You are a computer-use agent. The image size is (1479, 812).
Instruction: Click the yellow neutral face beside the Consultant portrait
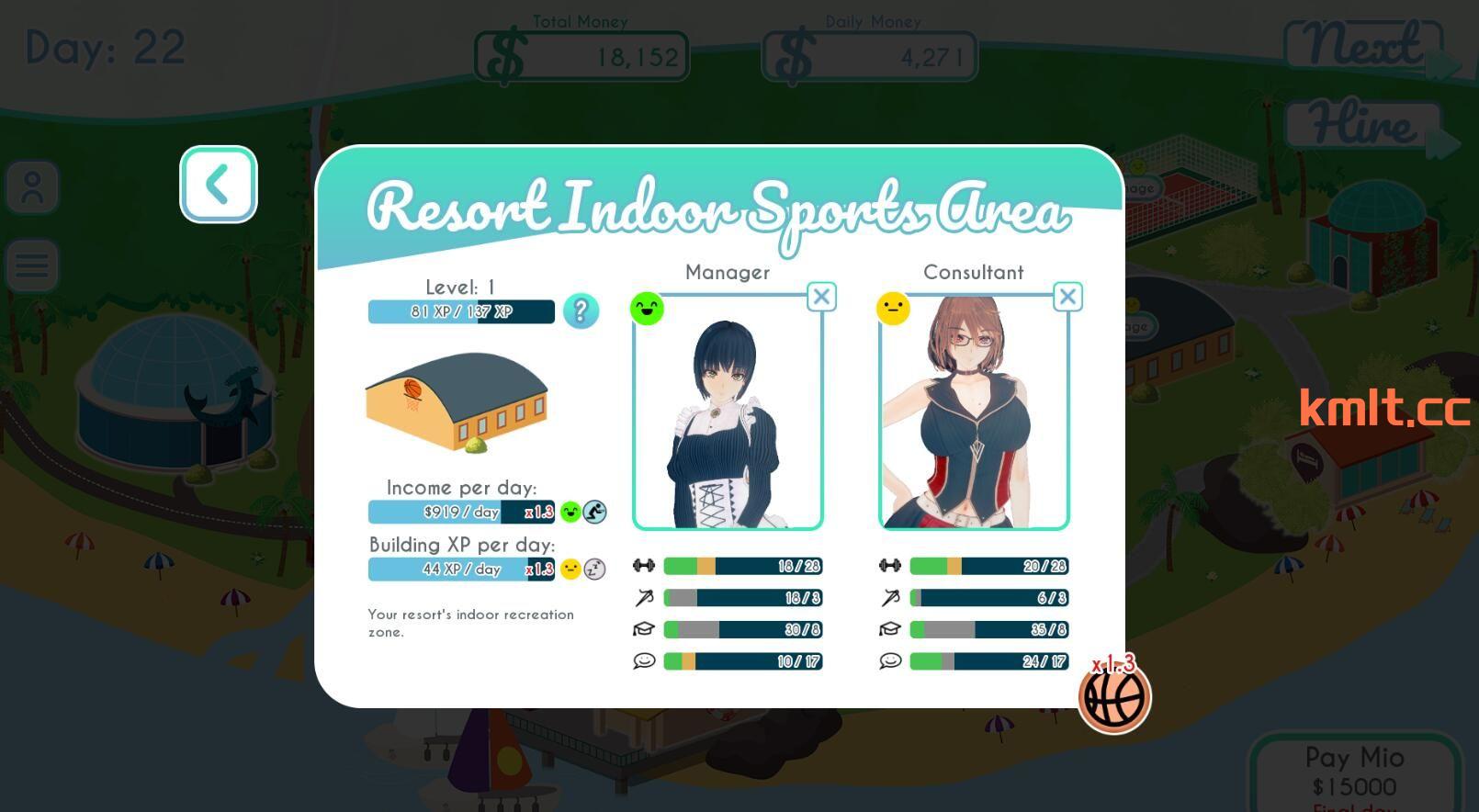pos(895,309)
